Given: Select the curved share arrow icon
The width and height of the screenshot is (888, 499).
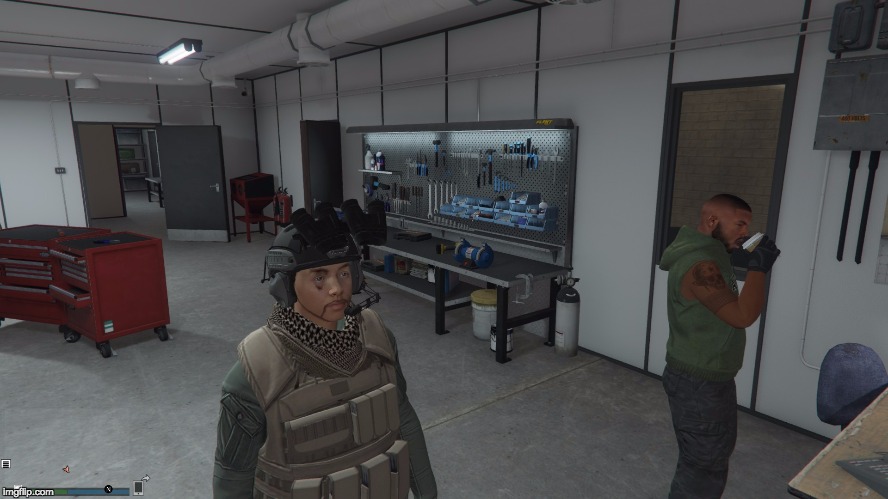Looking at the screenshot, I should (145, 477).
